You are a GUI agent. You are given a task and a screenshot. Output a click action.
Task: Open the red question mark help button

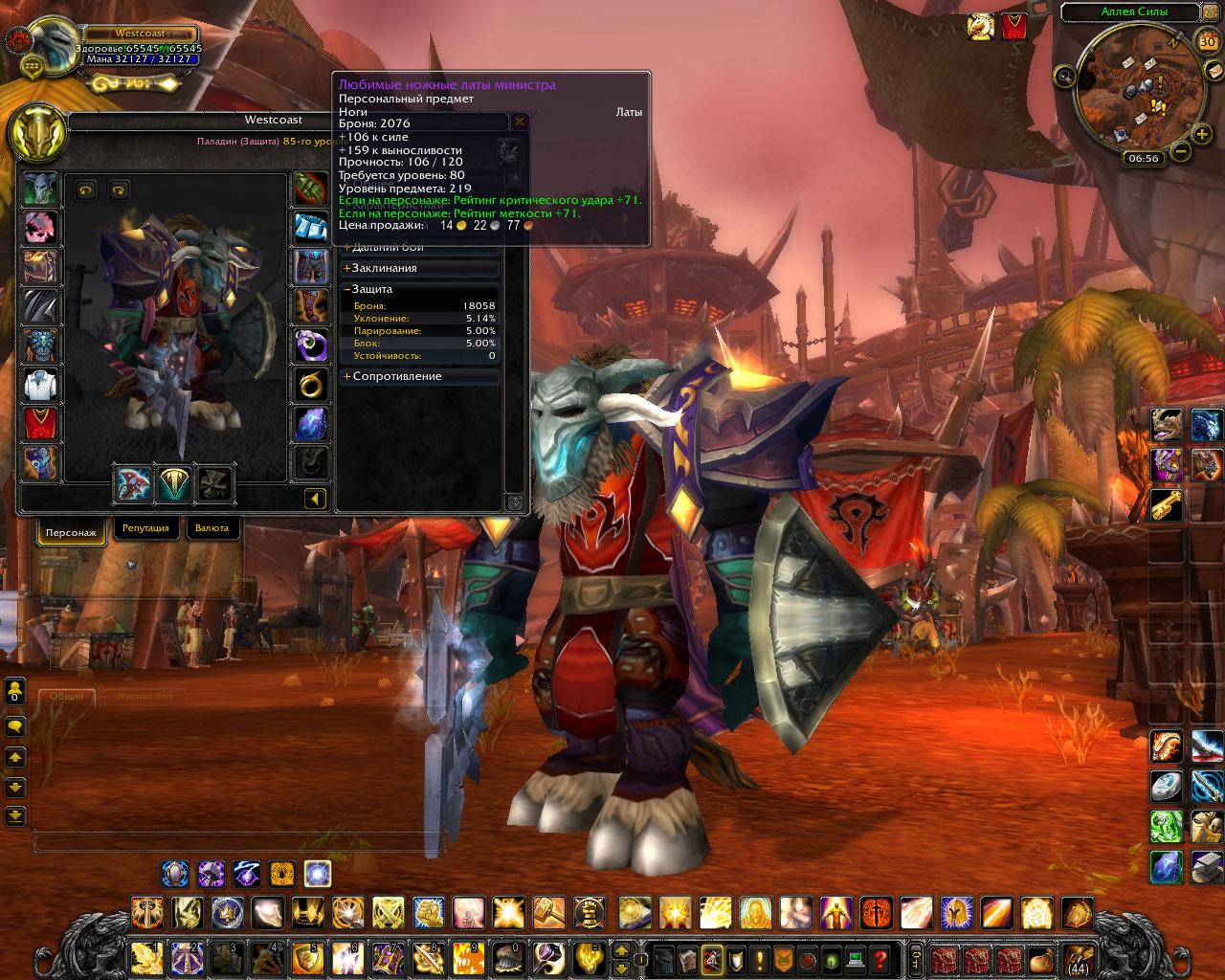tap(880, 959)
